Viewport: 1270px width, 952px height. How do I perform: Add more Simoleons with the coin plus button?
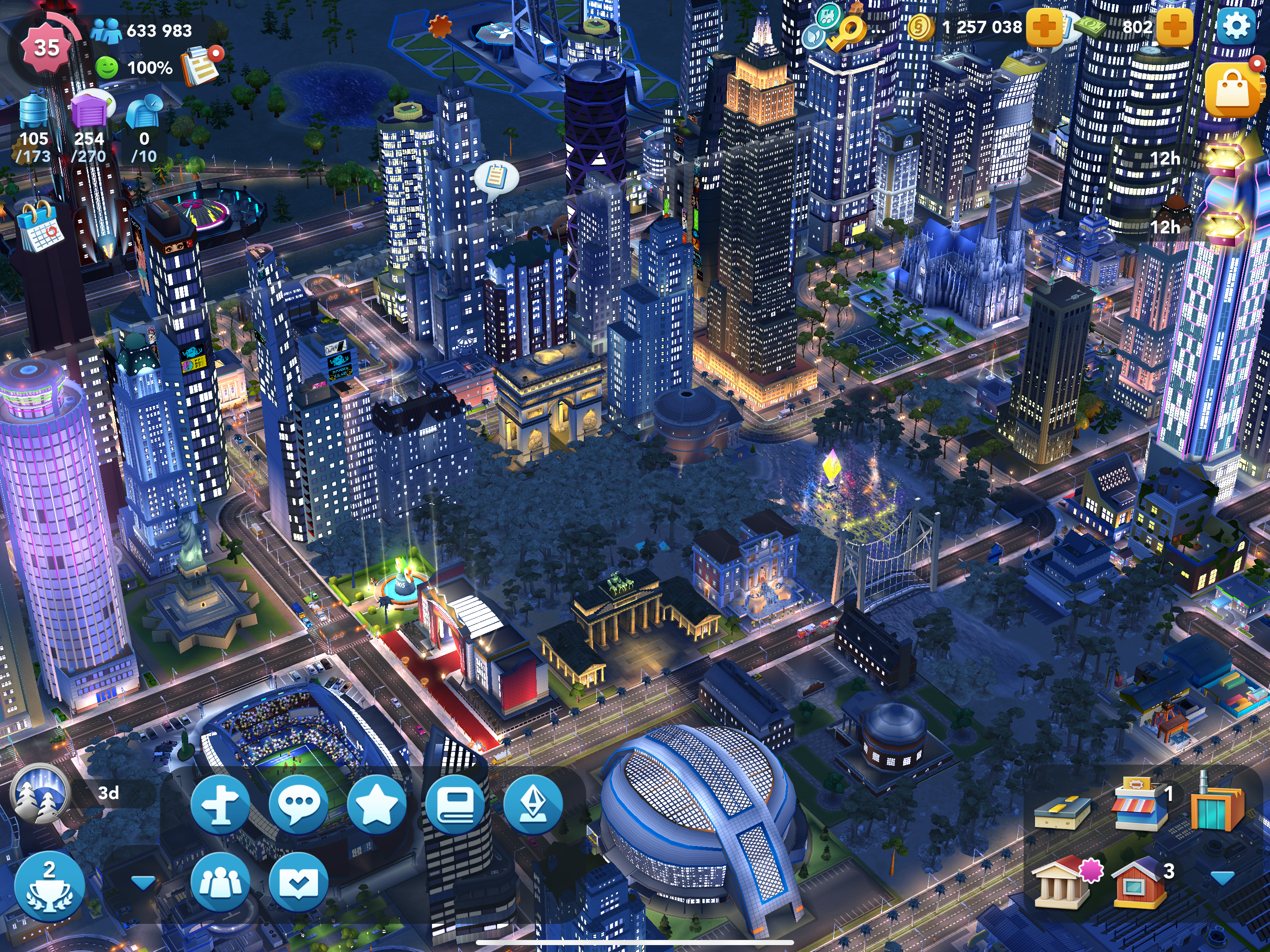(x=1043, y=27)
